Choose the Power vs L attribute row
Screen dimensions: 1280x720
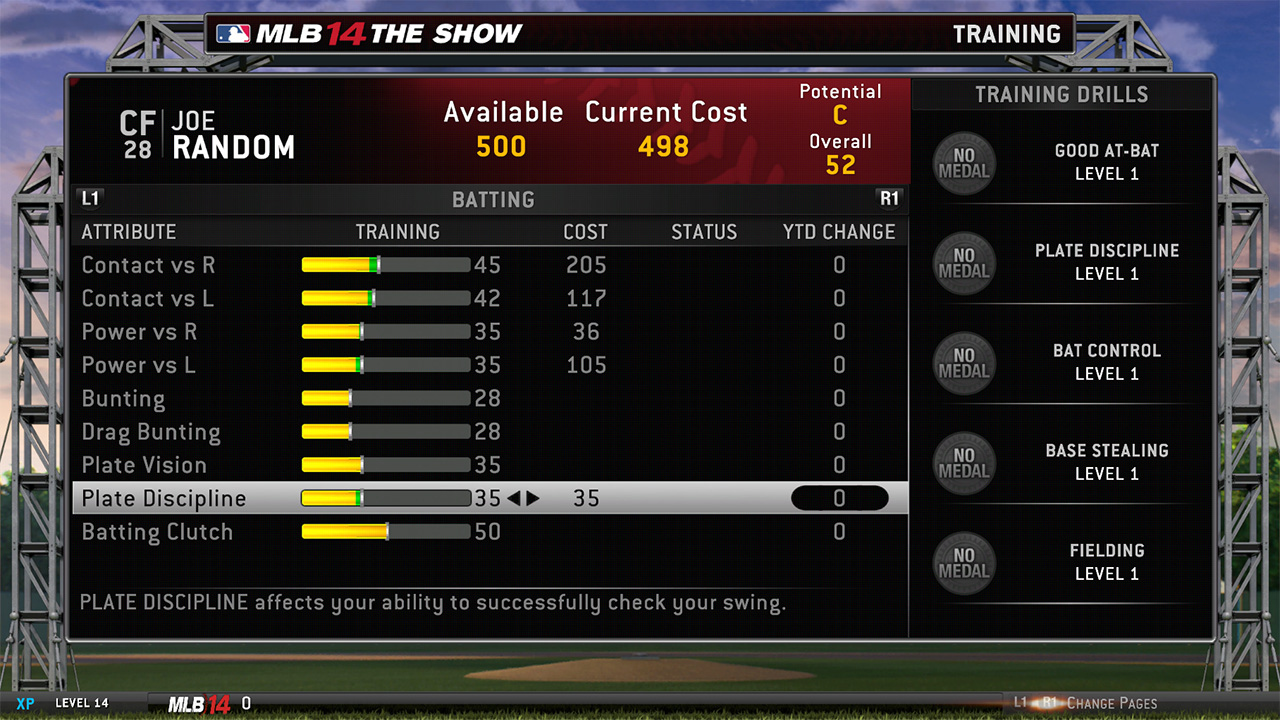tap(139, 365)
